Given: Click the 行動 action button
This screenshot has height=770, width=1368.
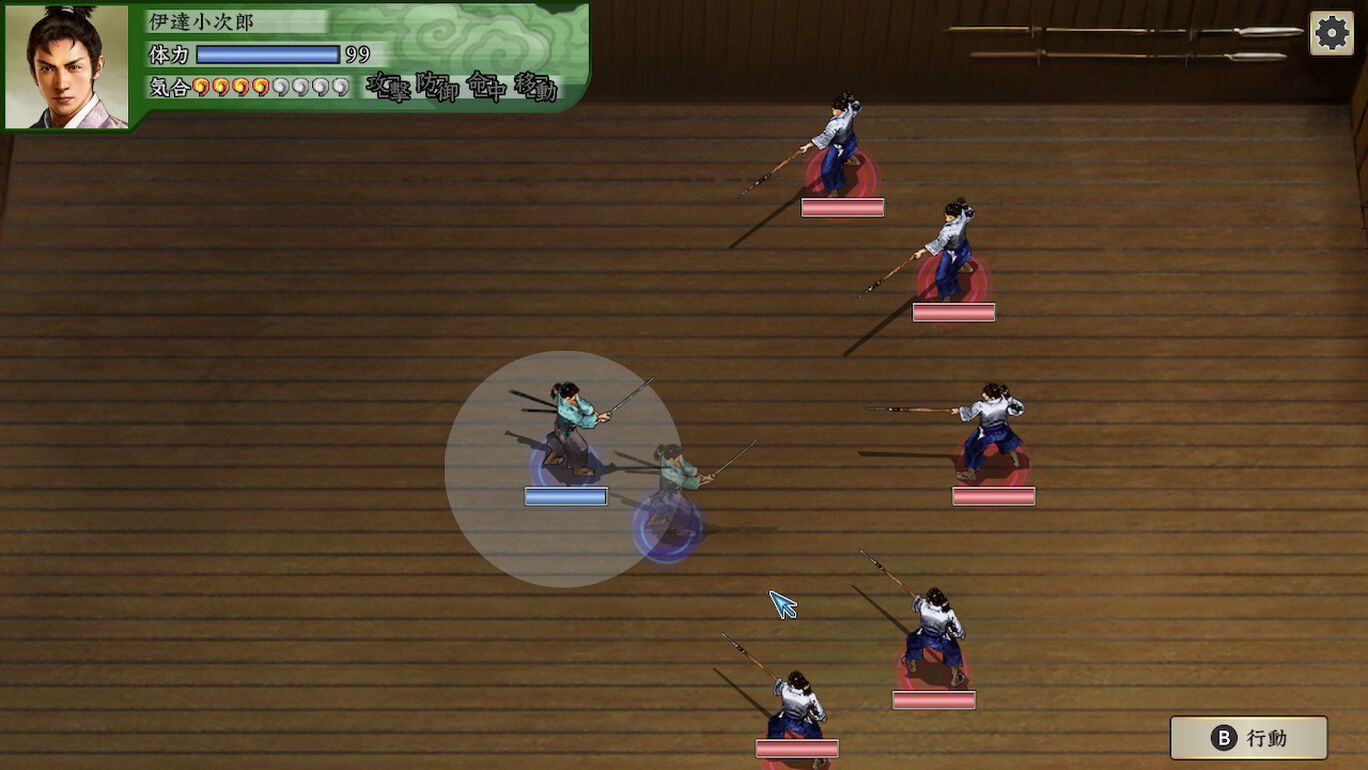Looking at the screenshot, I should tap(1249, 738).
